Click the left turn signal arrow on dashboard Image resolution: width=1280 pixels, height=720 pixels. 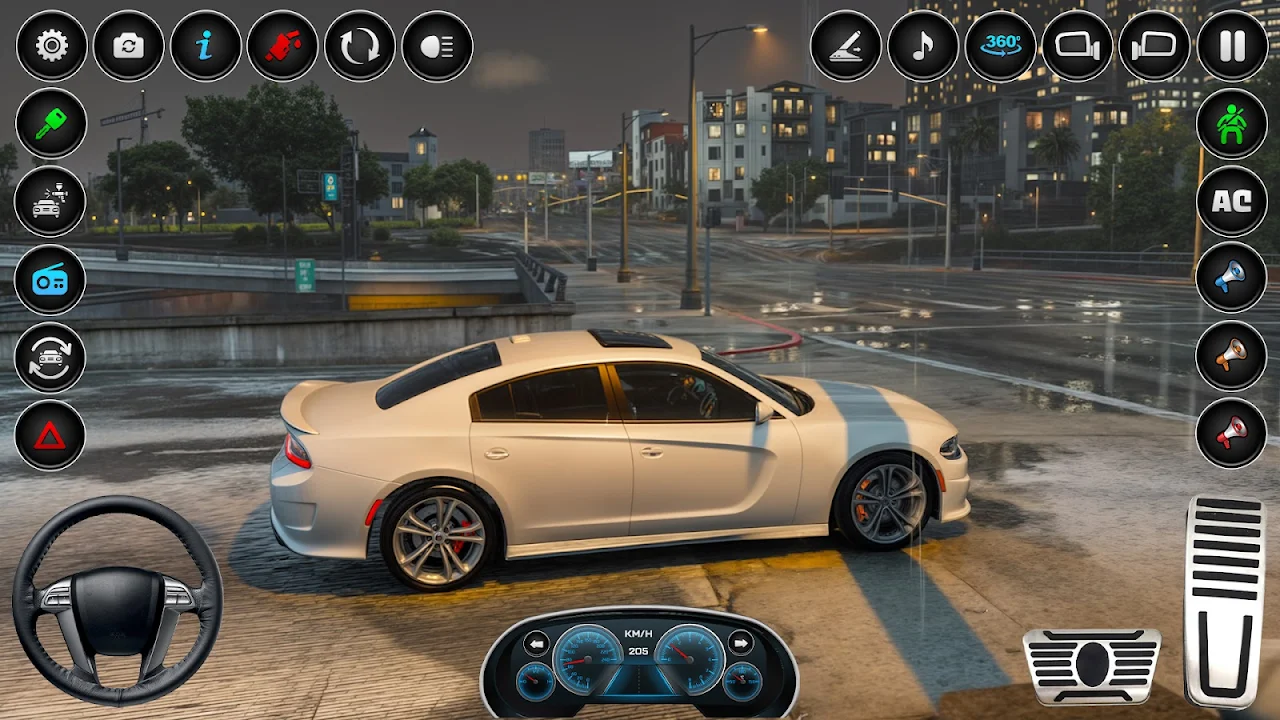537,643
